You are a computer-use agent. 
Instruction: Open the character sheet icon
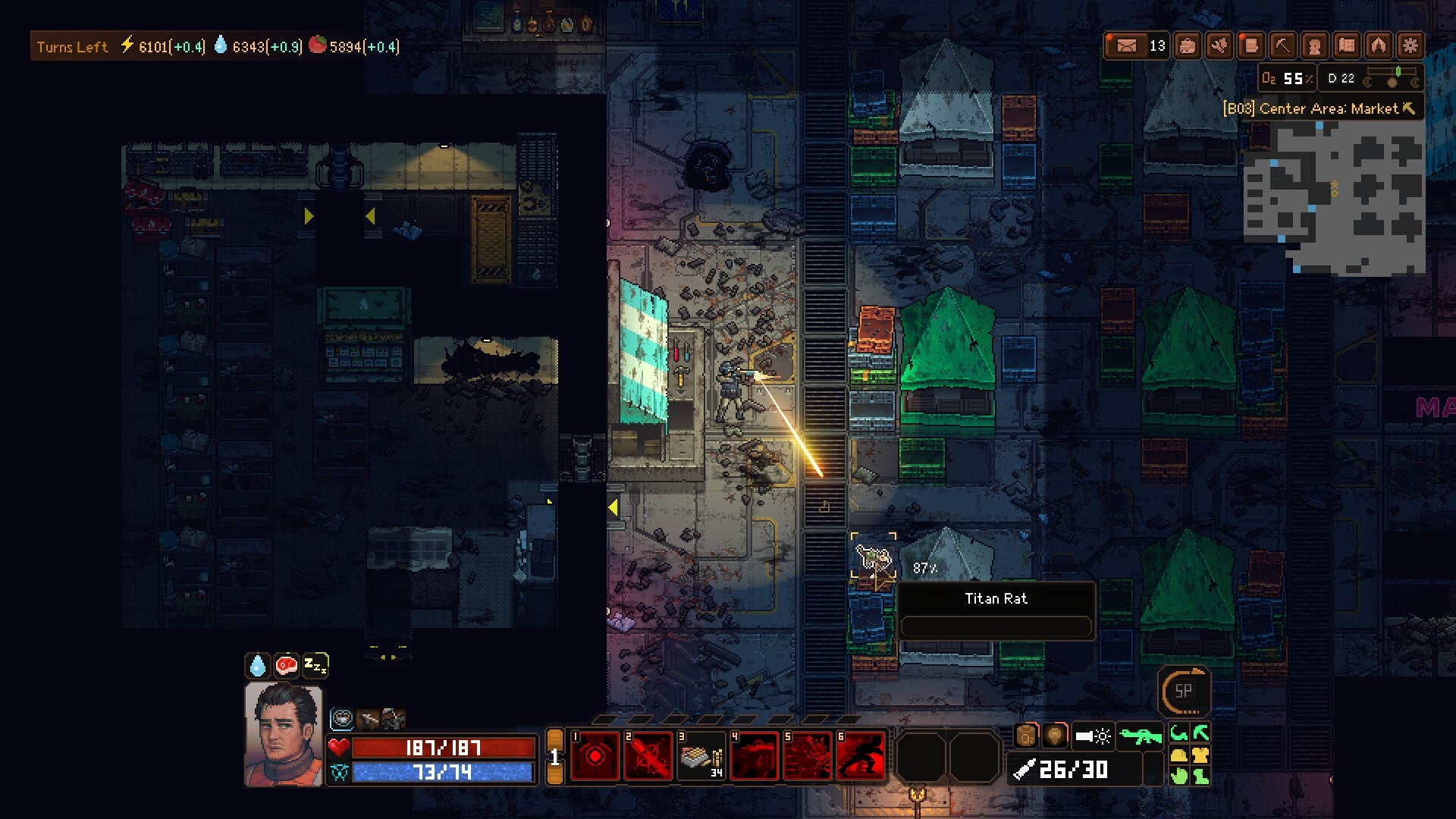point(1314,45)
